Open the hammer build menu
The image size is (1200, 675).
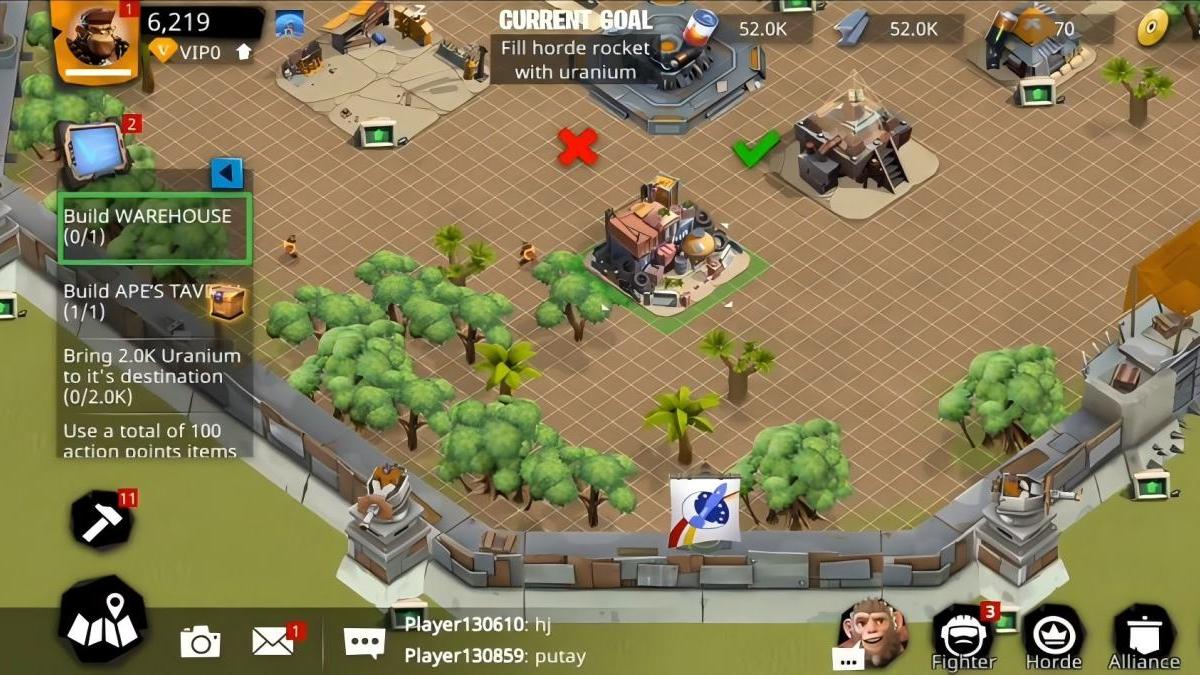point(103,521)
